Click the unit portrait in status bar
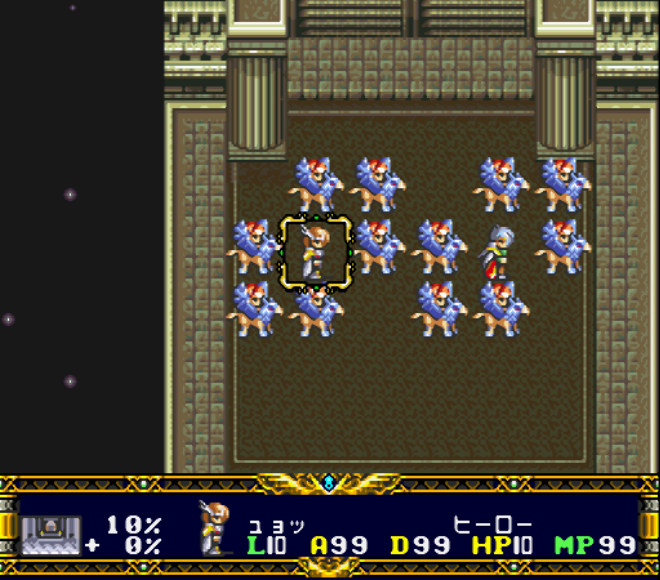The width and height of the screenshot is (660, 580). (216, 528)
